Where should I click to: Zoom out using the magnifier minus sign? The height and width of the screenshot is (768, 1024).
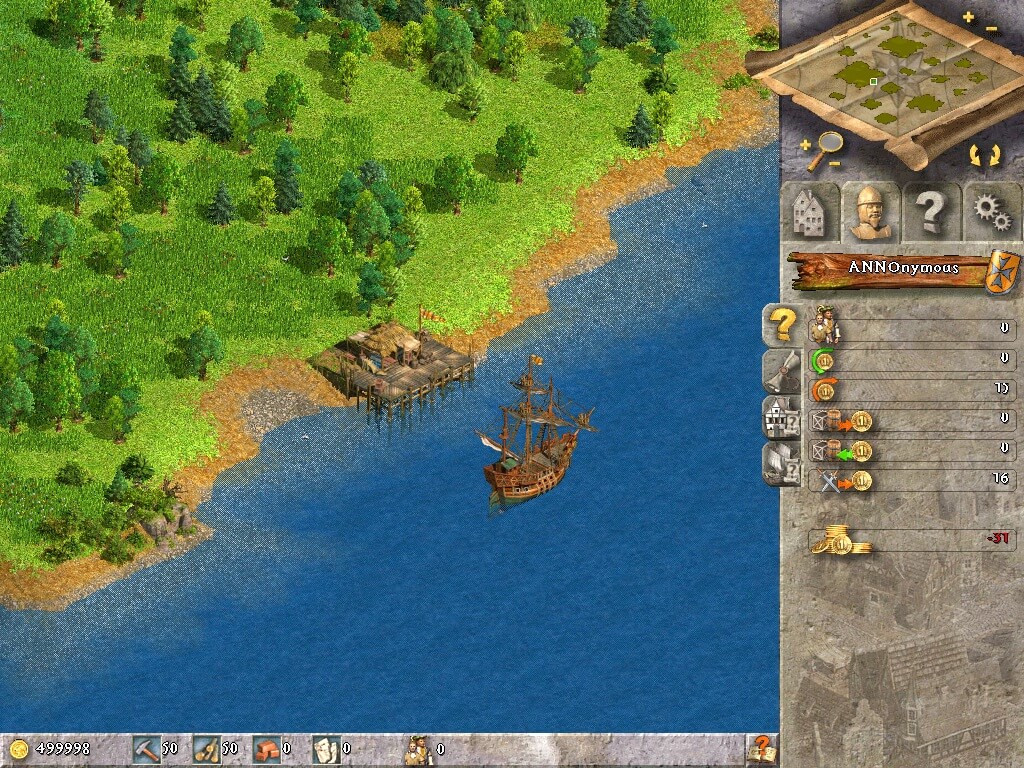(x=834, y=163)
